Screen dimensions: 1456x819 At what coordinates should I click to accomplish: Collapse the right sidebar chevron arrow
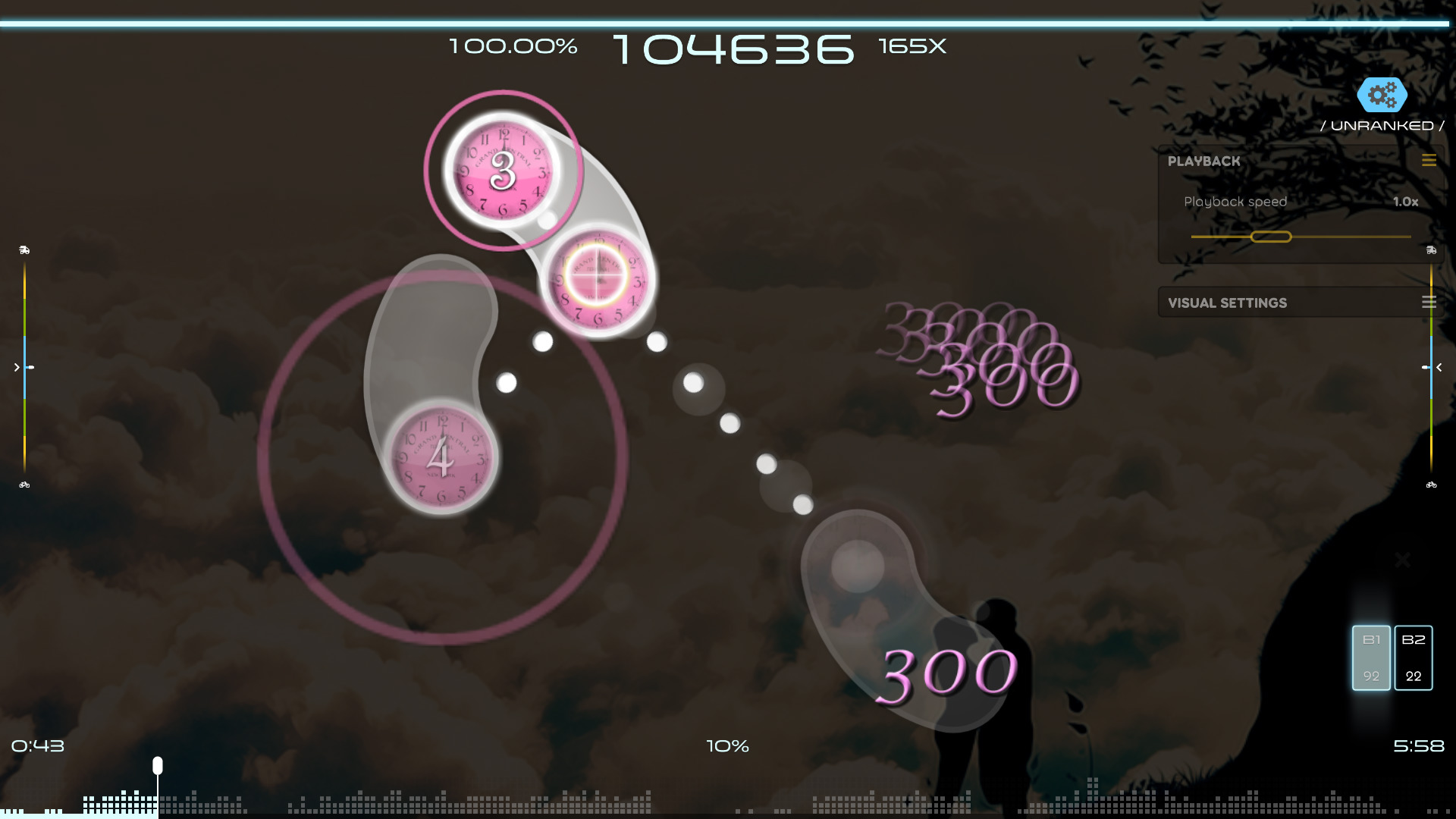[1439, 367]
